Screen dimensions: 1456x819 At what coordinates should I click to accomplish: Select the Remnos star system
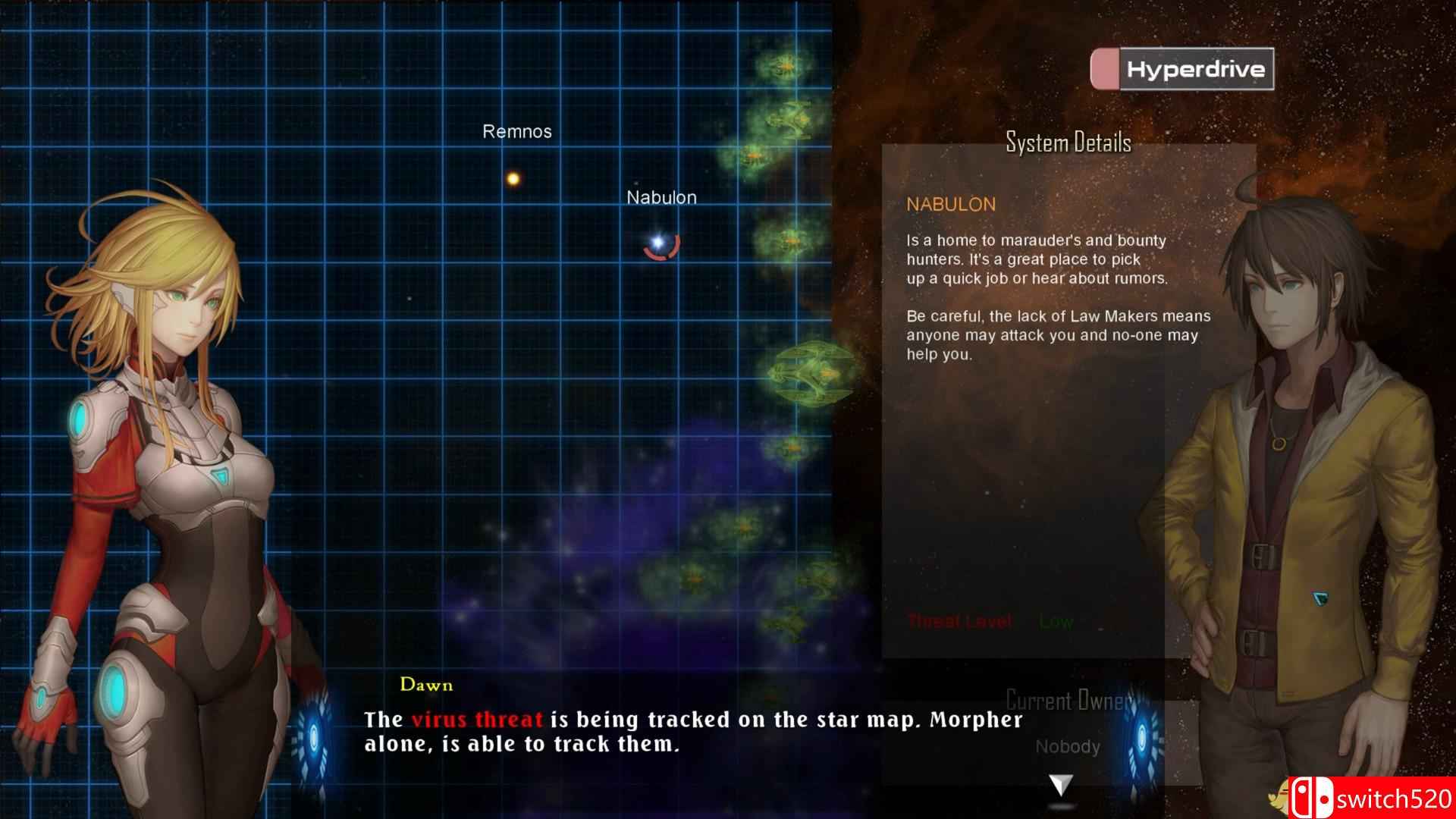[513, 179]
